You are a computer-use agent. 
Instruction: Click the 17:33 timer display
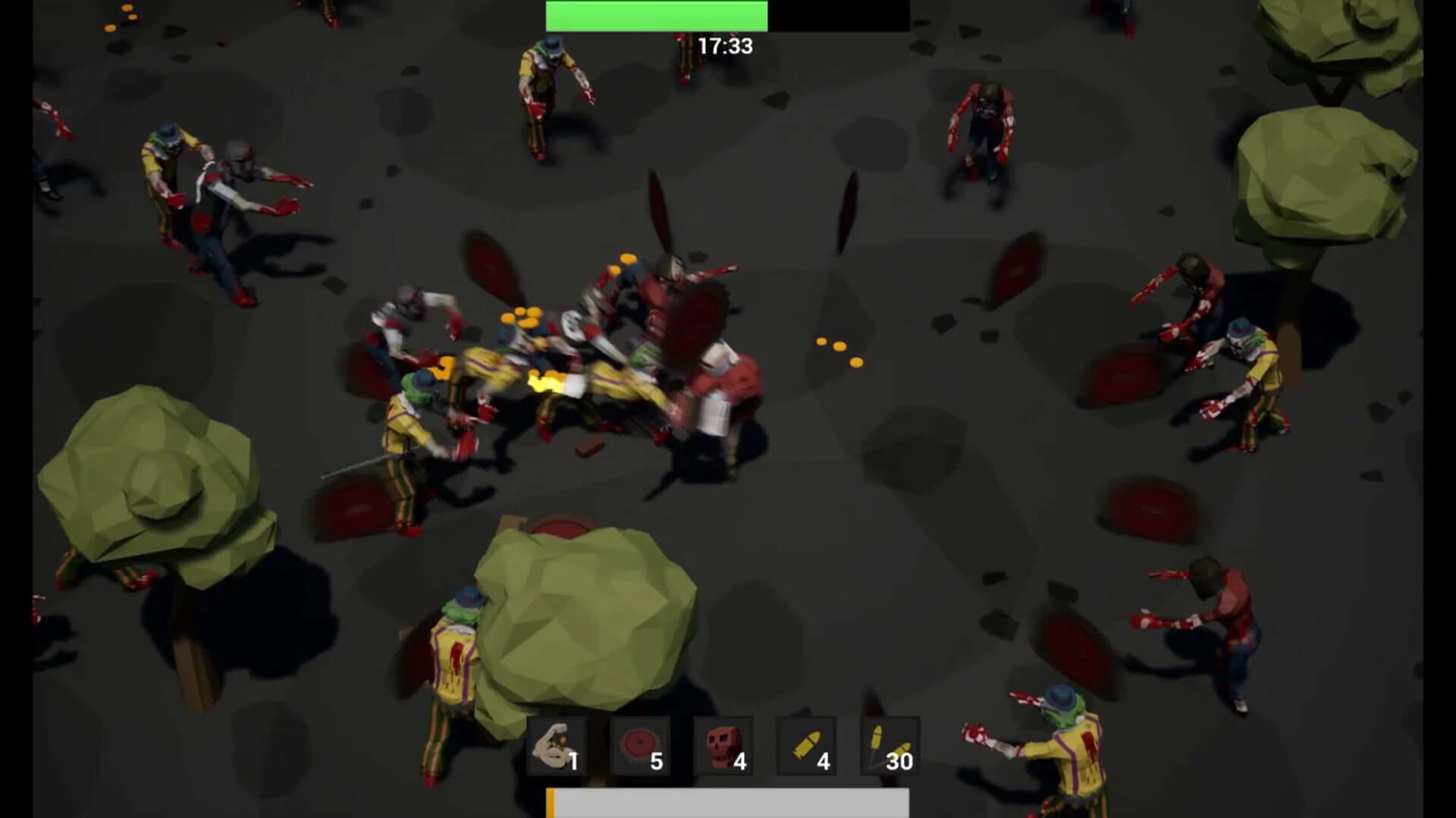click(x=725, y=44)
